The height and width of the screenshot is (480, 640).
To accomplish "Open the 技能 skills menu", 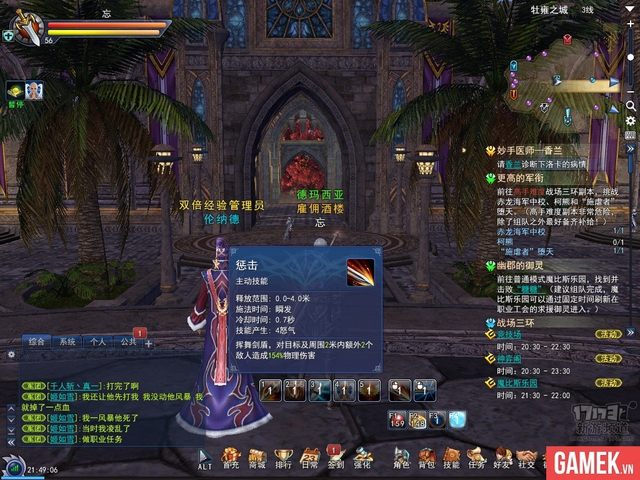I will click(452, 456).
